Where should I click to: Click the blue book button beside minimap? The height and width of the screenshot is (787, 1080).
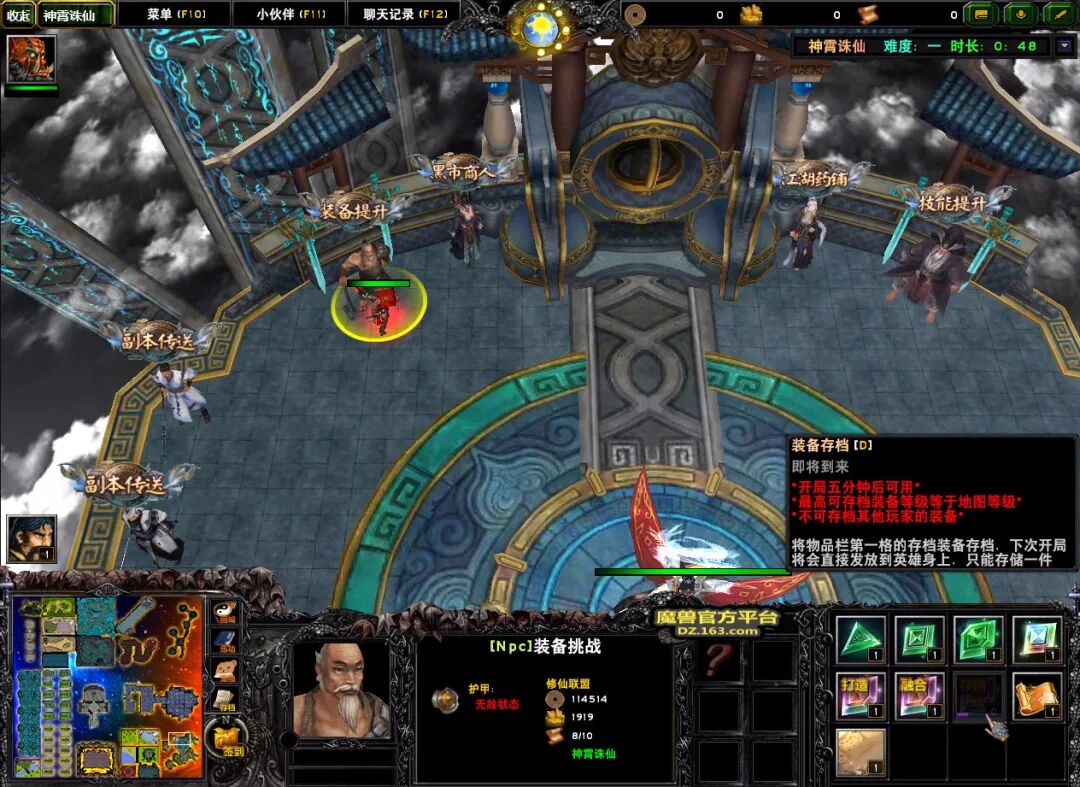226,641
